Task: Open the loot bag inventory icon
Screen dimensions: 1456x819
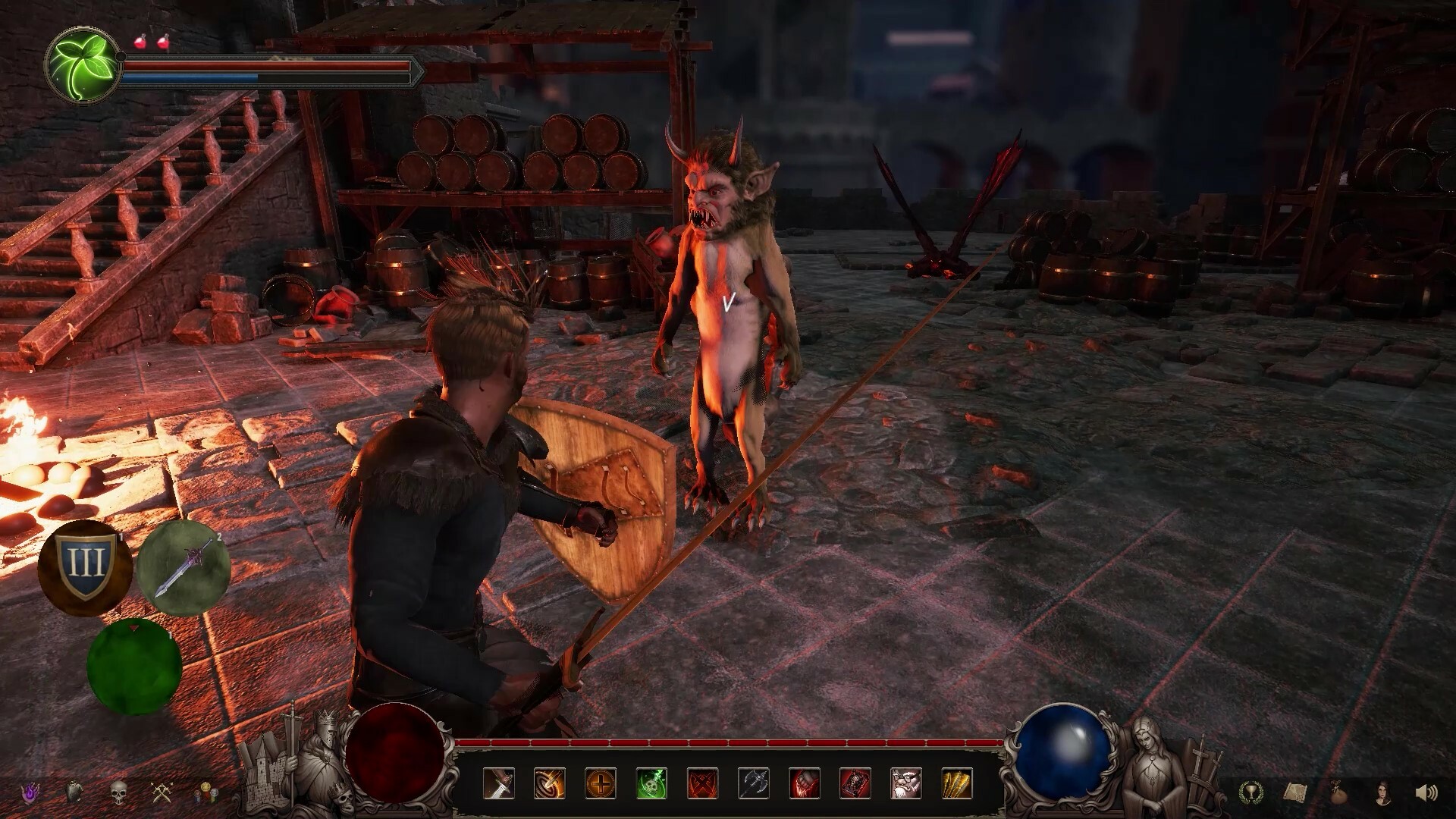Action: [x=1338, y=793]
